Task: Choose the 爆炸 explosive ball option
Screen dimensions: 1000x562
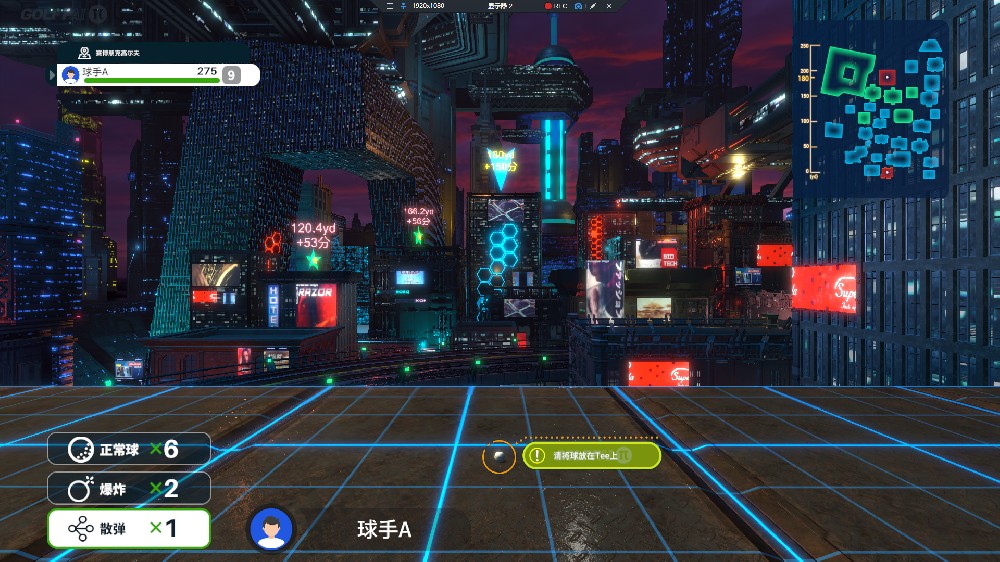Action: pyautogui.click(x=129, y=488)
